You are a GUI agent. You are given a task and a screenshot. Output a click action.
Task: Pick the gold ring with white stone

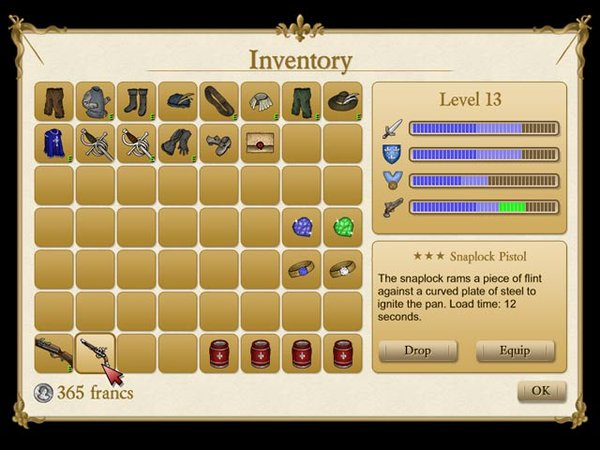tap(342, 269)
